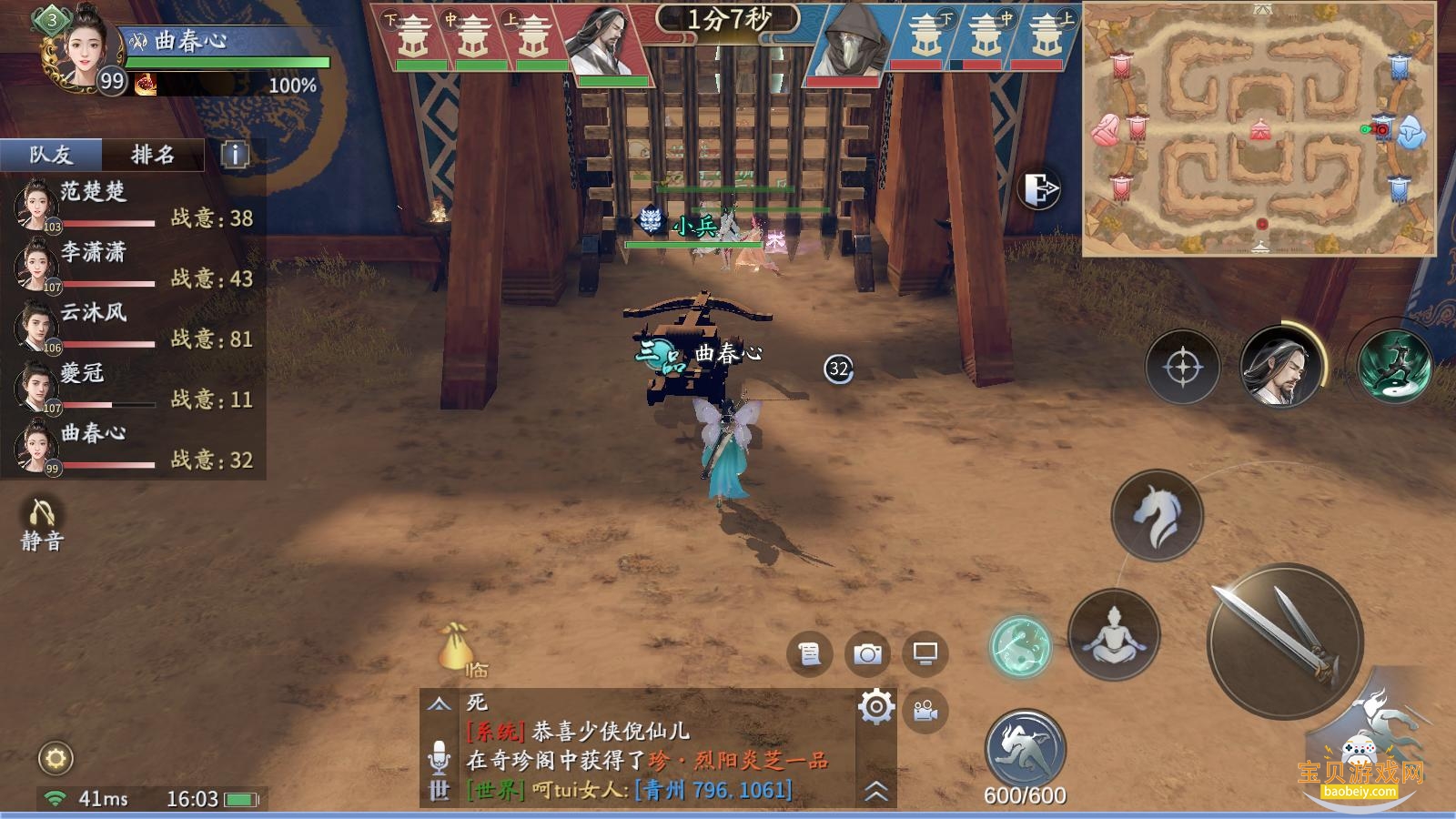Open the battlefield minimap
Viewport: 1456px width, 819px height.
point(1259,129)
